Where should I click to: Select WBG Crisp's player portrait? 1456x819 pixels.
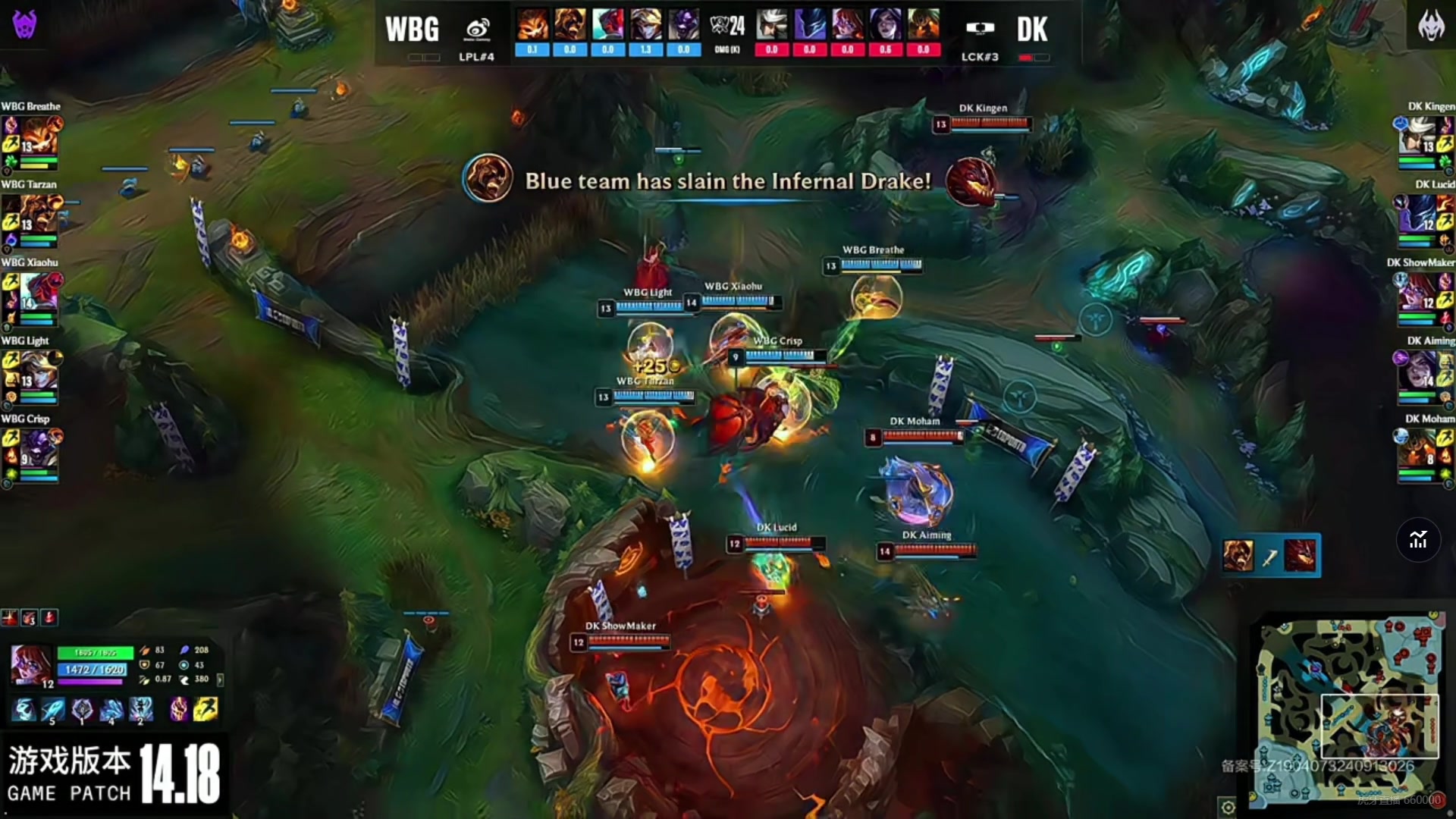point(38,449)
